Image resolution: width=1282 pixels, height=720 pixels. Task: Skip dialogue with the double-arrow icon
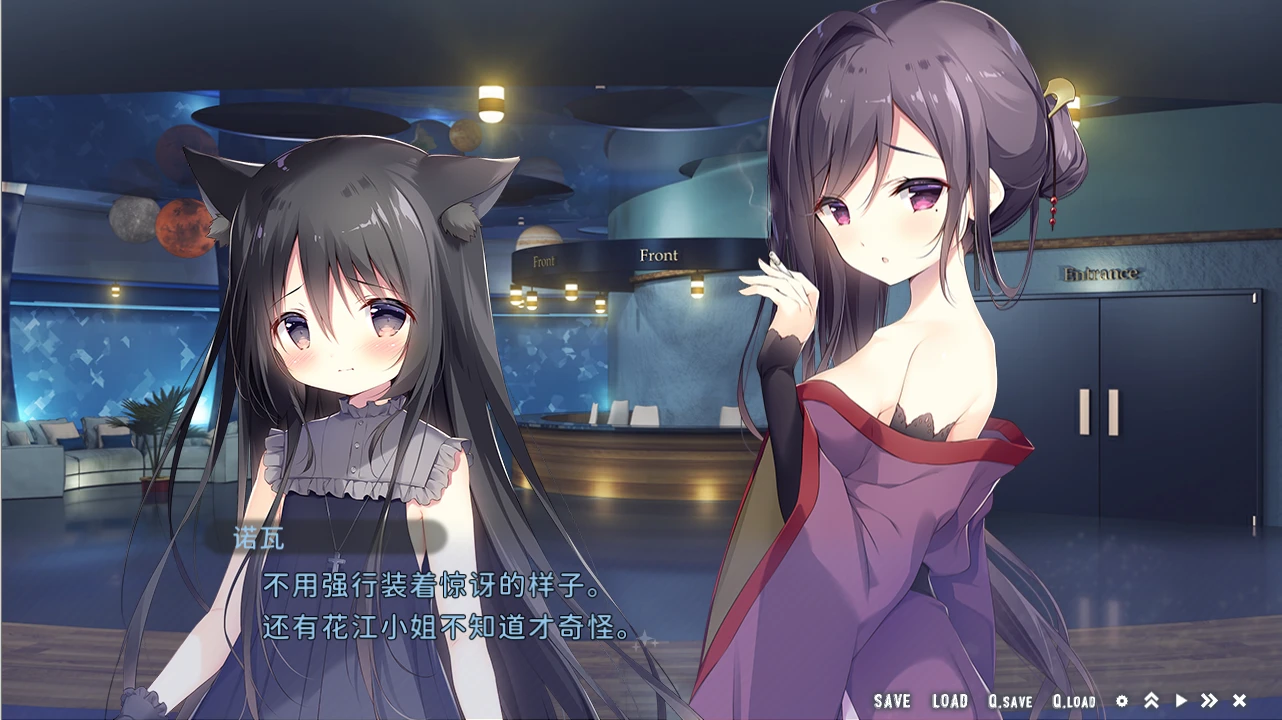pyautogui.click(x=1210, y=701)
